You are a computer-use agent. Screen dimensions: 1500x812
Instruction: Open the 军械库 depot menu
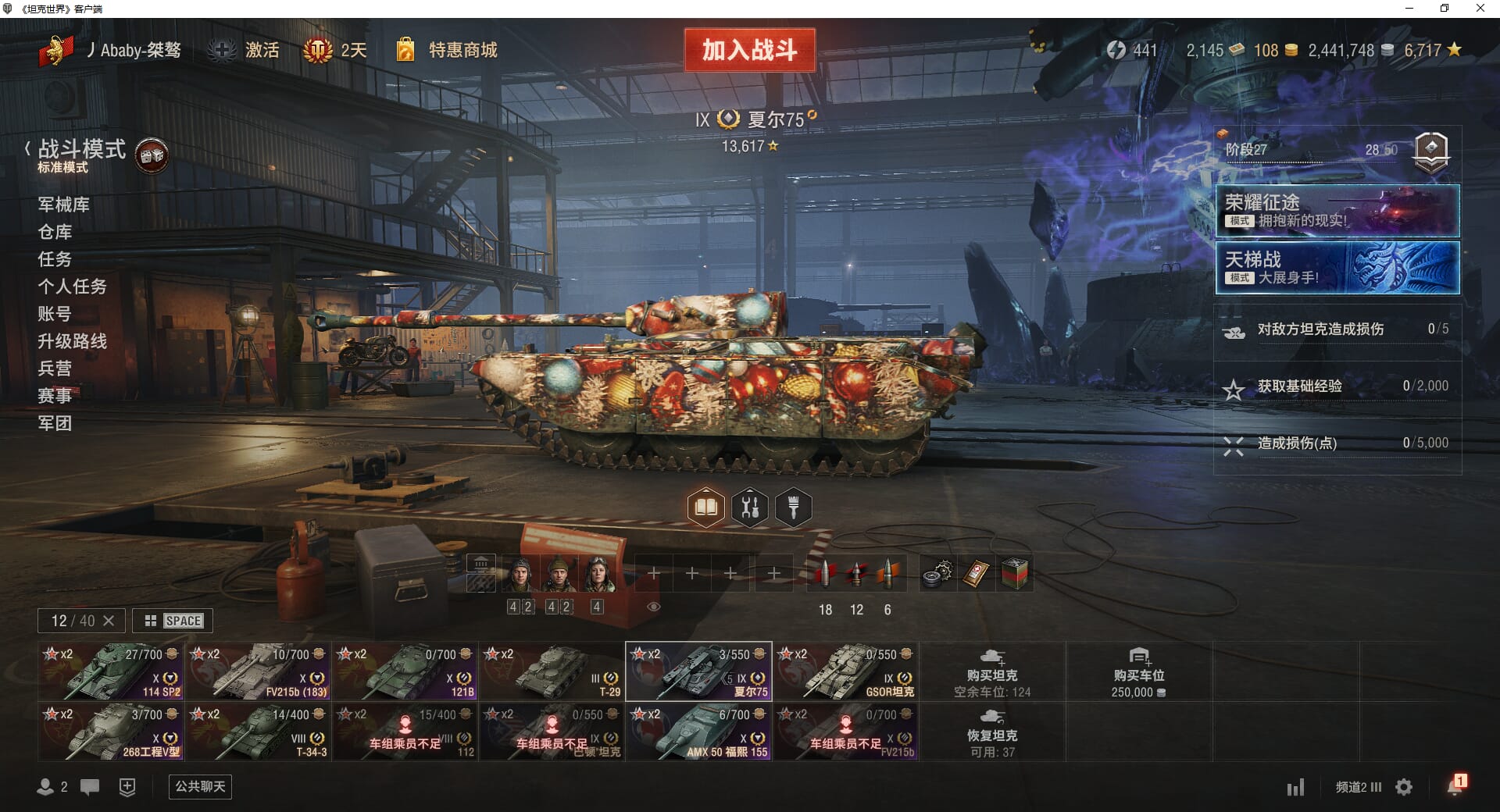coord(63,205)
